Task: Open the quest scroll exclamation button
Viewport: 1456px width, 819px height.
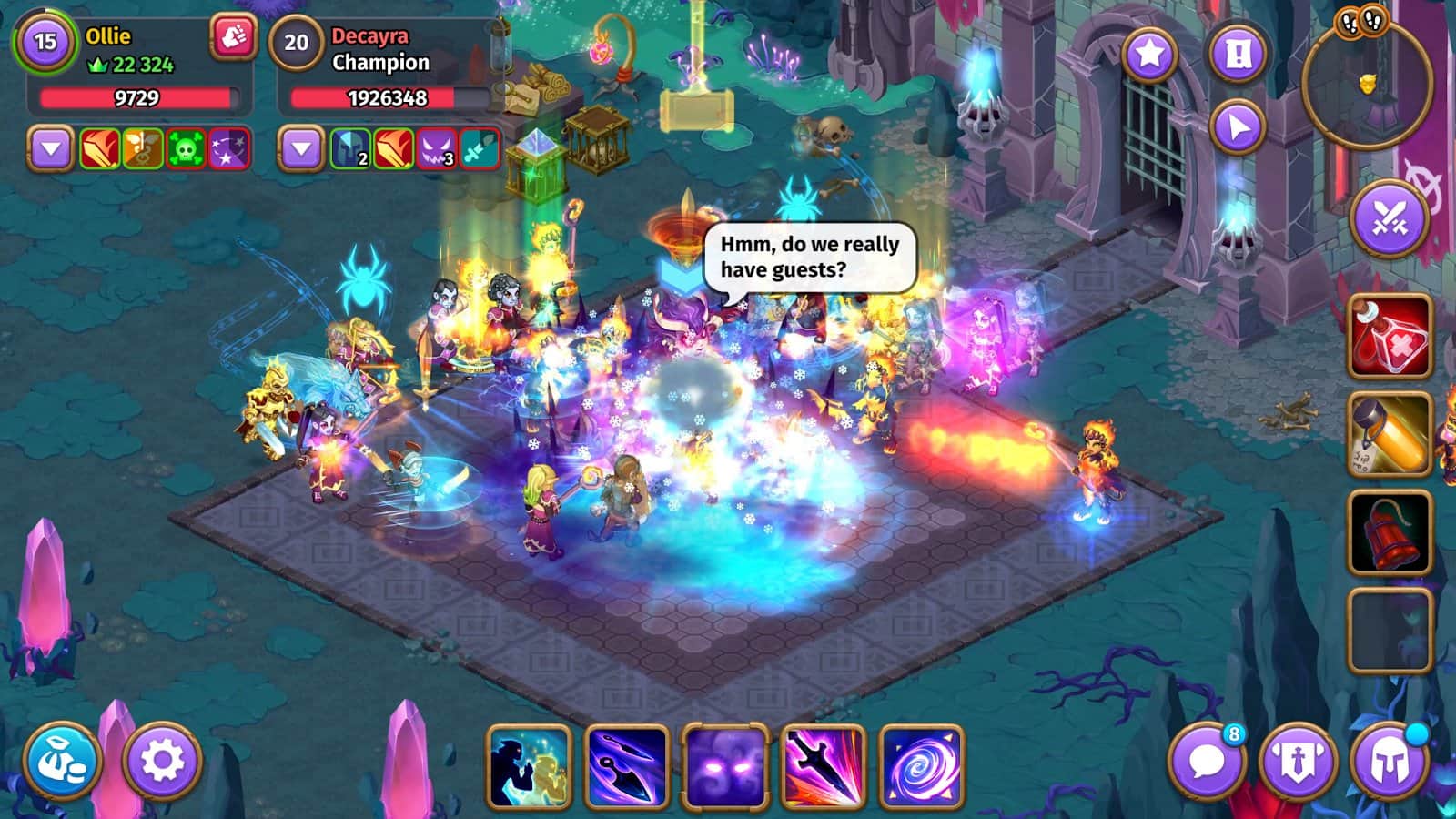Action: click(x=1238, y=55)
